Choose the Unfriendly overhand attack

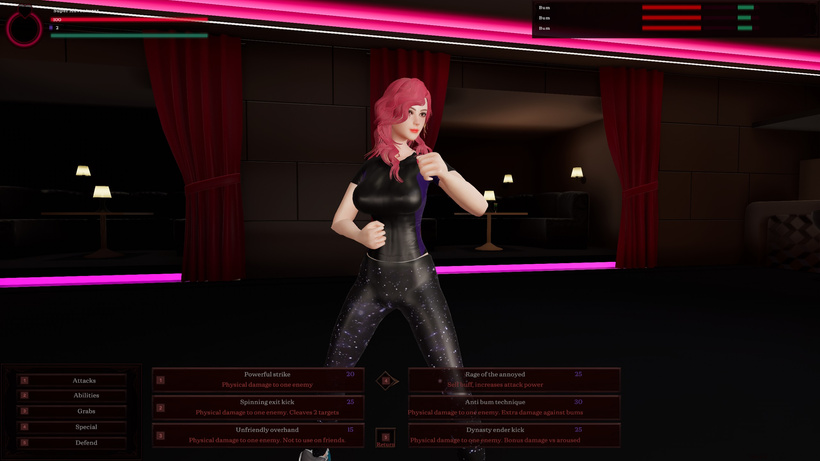pyautogui.click(x=258, y=435)
